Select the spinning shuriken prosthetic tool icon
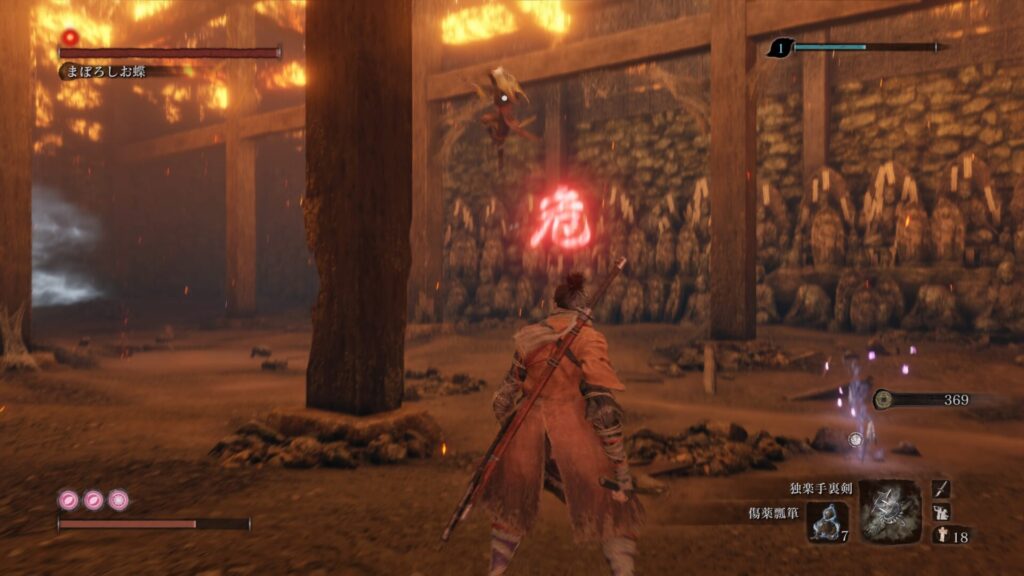Viewport: 1024px width, 576px height. [x=890, y=511]
